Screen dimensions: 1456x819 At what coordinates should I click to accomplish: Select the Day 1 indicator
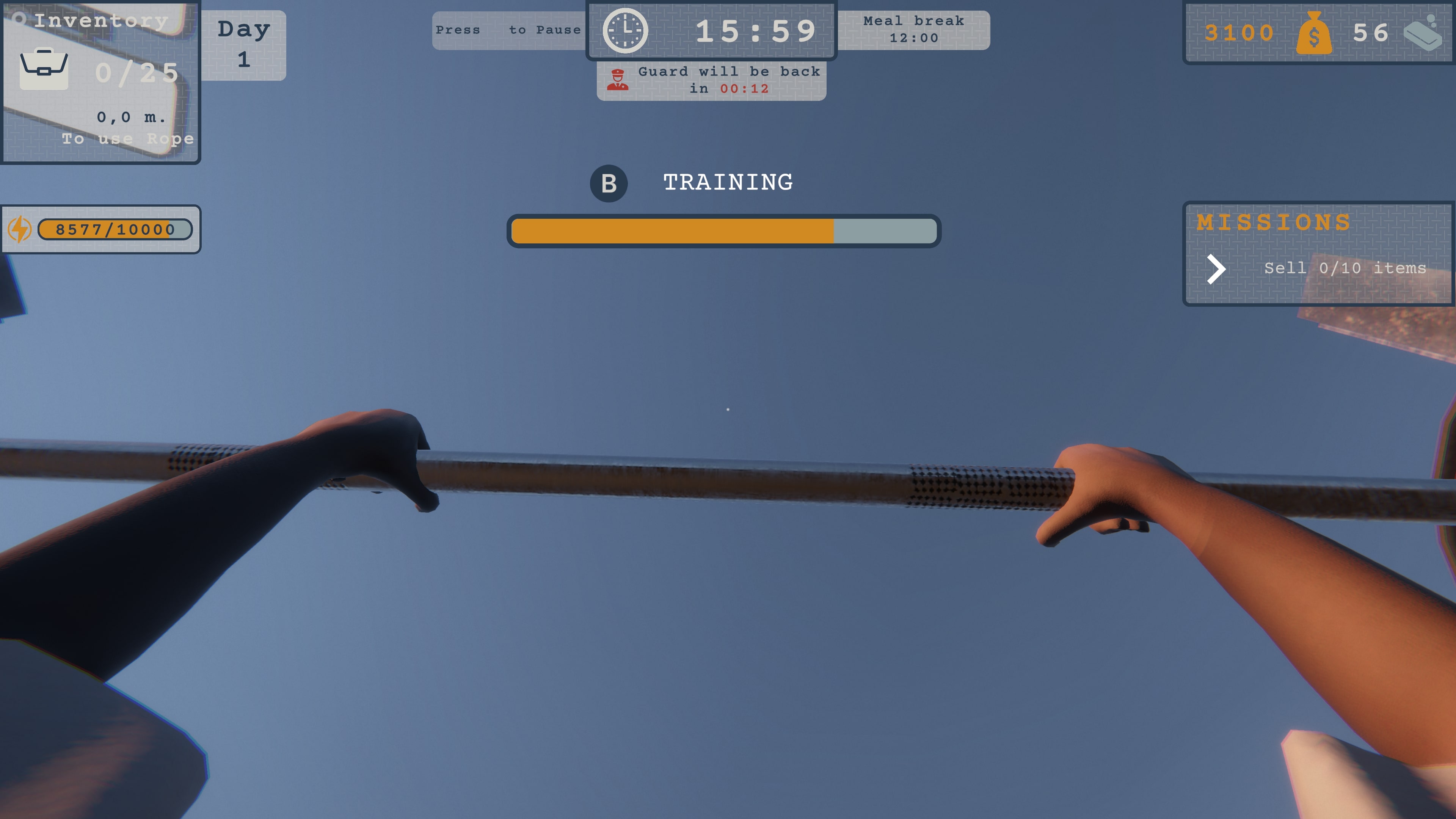coord(243,42)
